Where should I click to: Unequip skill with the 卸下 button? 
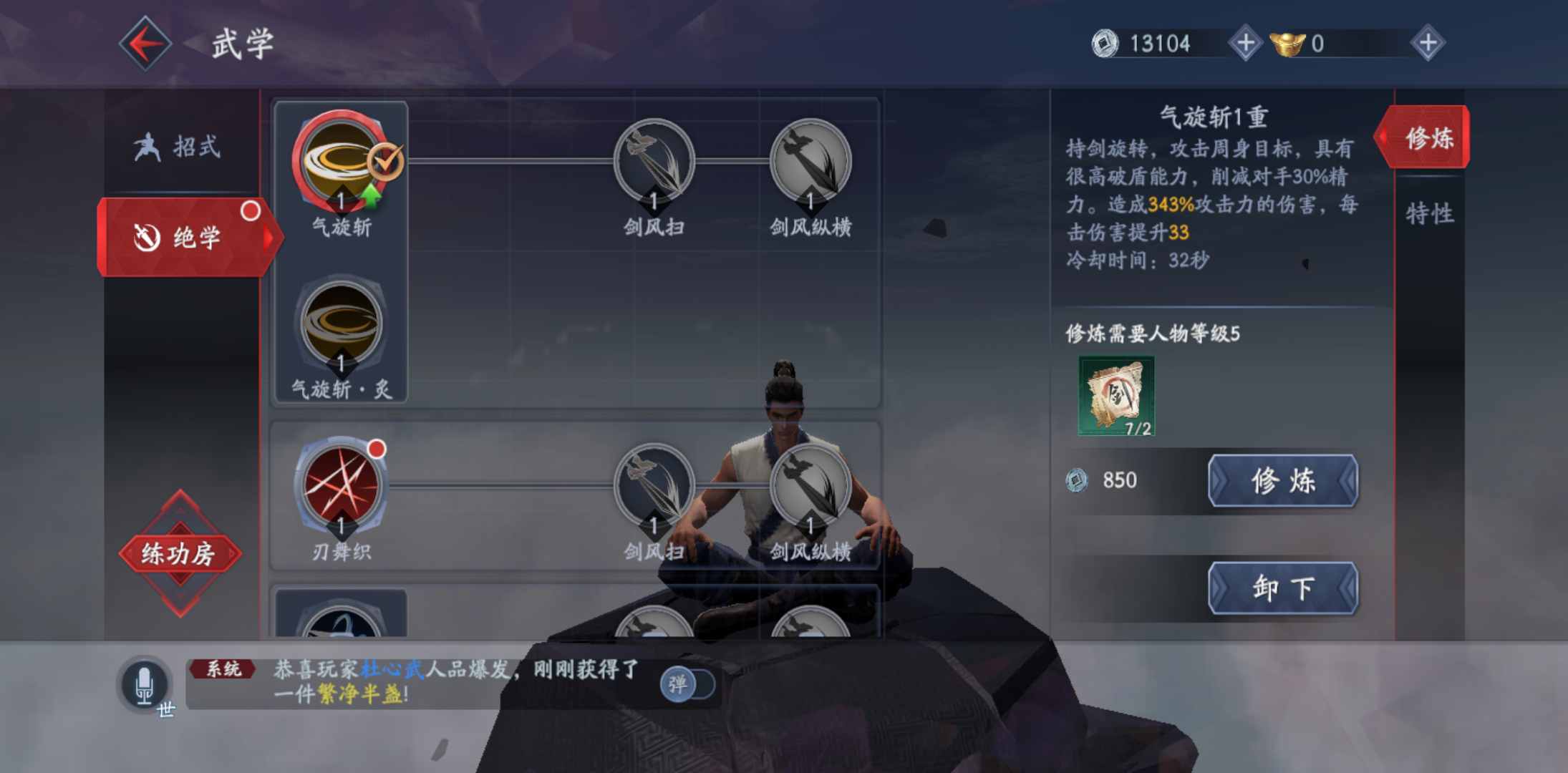1282,588
